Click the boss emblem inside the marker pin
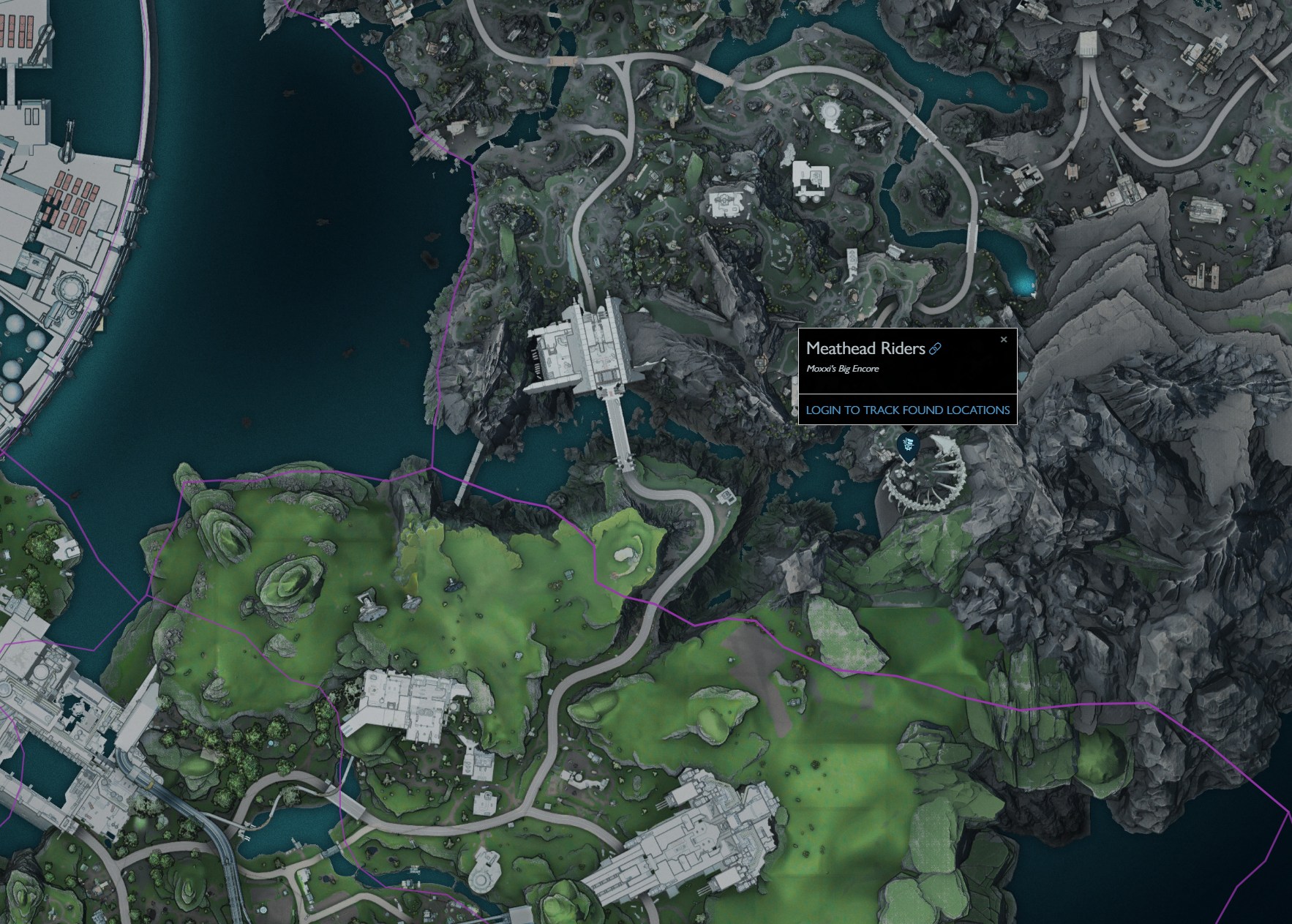The width and height of the screenshot is (1292, 924). (908, 443)
